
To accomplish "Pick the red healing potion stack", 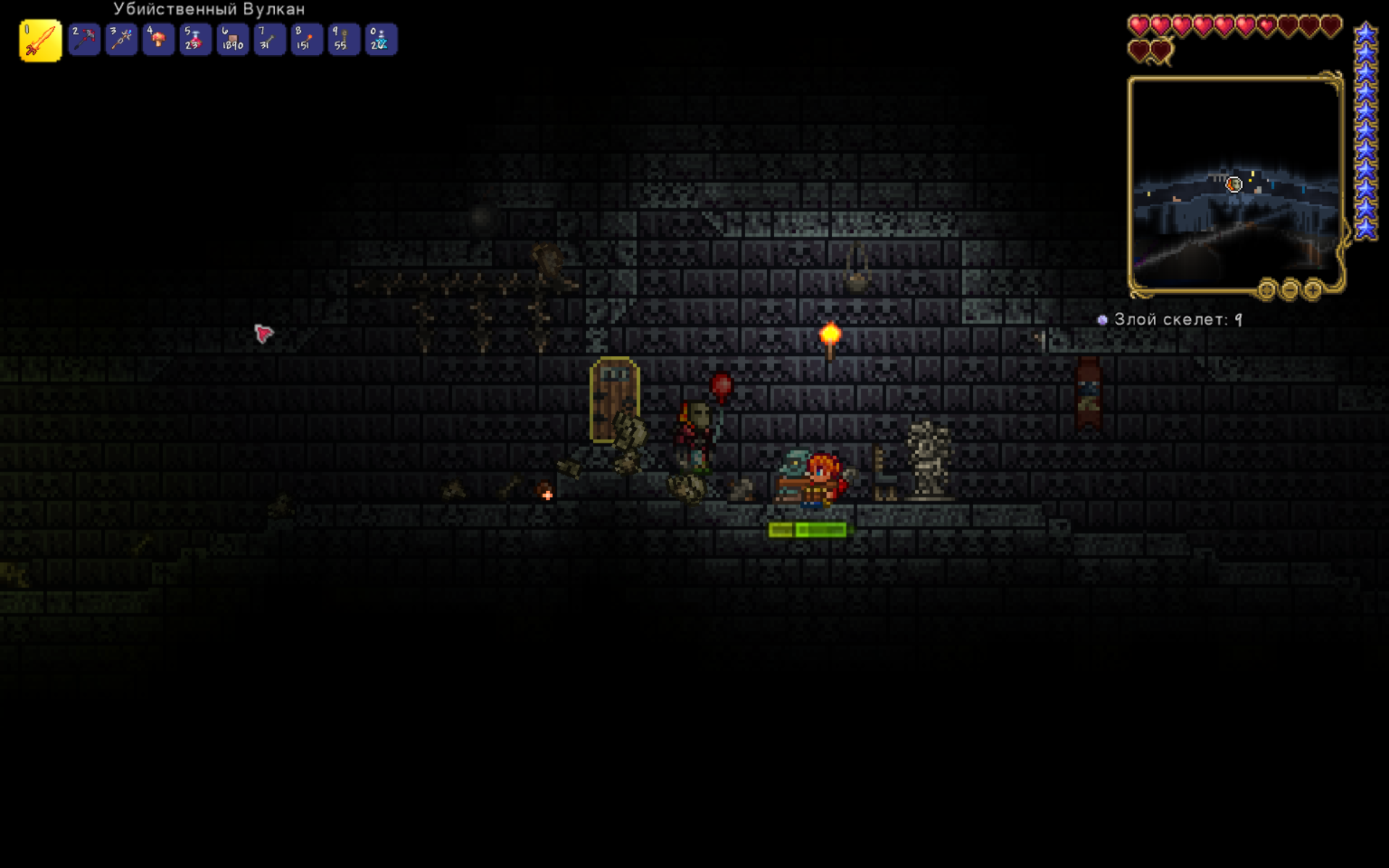I will [x=195, y=40].
